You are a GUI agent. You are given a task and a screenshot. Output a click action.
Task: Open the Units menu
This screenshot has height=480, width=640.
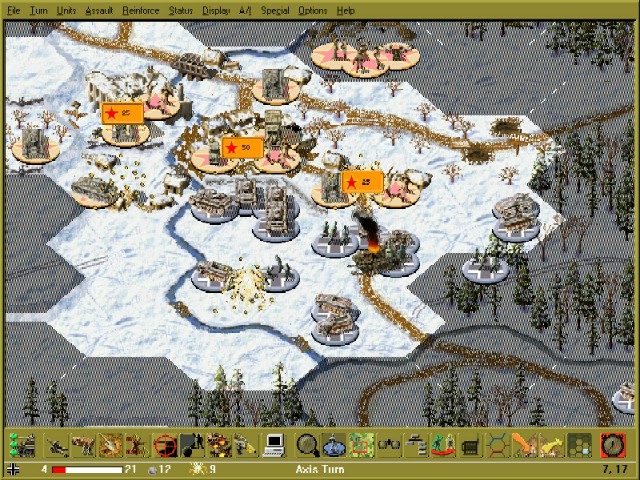point(66,10)
